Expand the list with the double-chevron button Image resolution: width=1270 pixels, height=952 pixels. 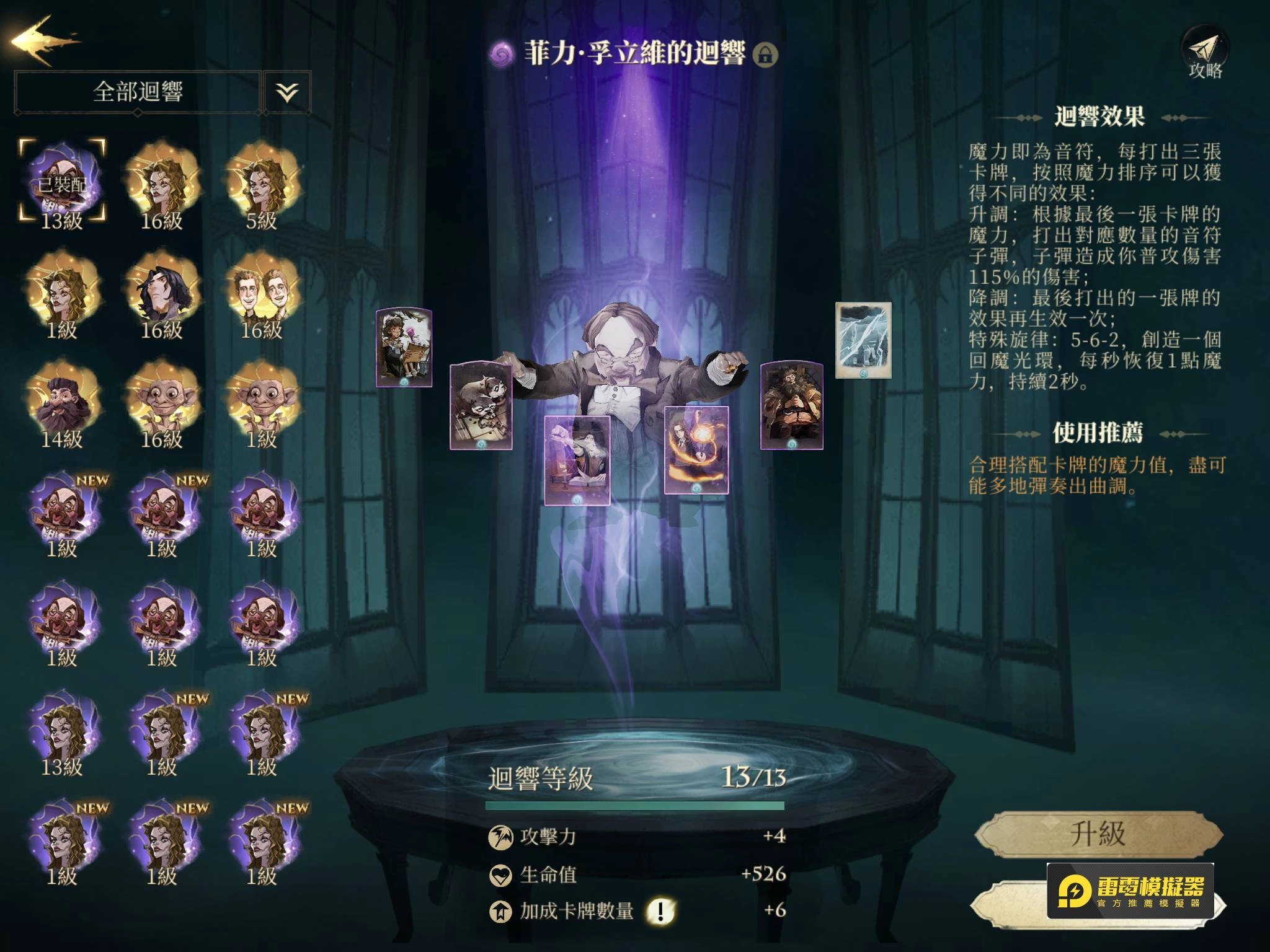(287, 92)
